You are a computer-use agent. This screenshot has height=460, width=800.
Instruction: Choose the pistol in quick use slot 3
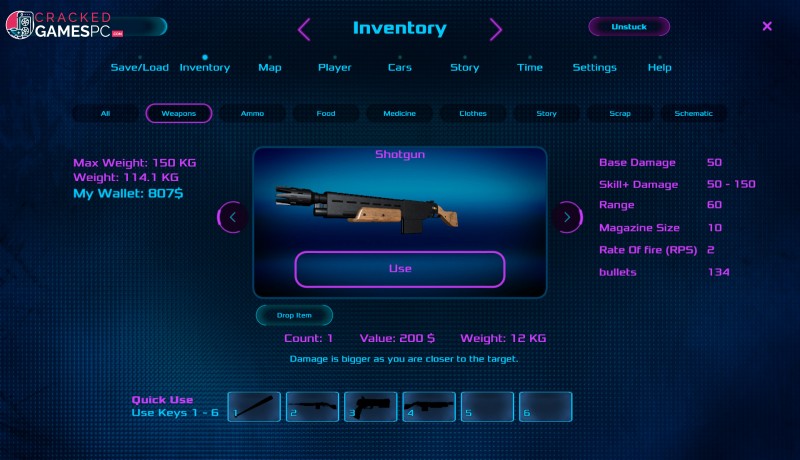coord(371,407)
